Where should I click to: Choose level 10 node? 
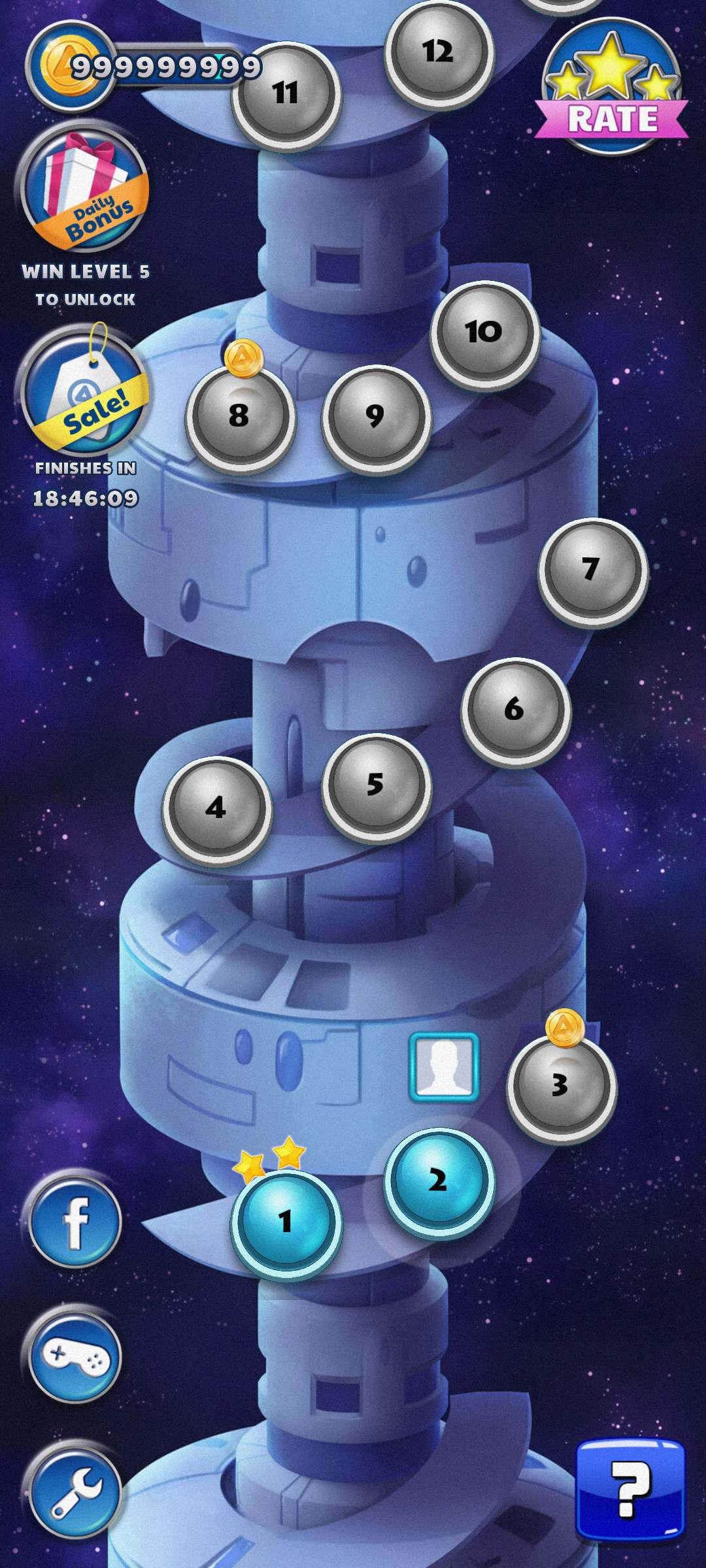(x=484, y=333)
